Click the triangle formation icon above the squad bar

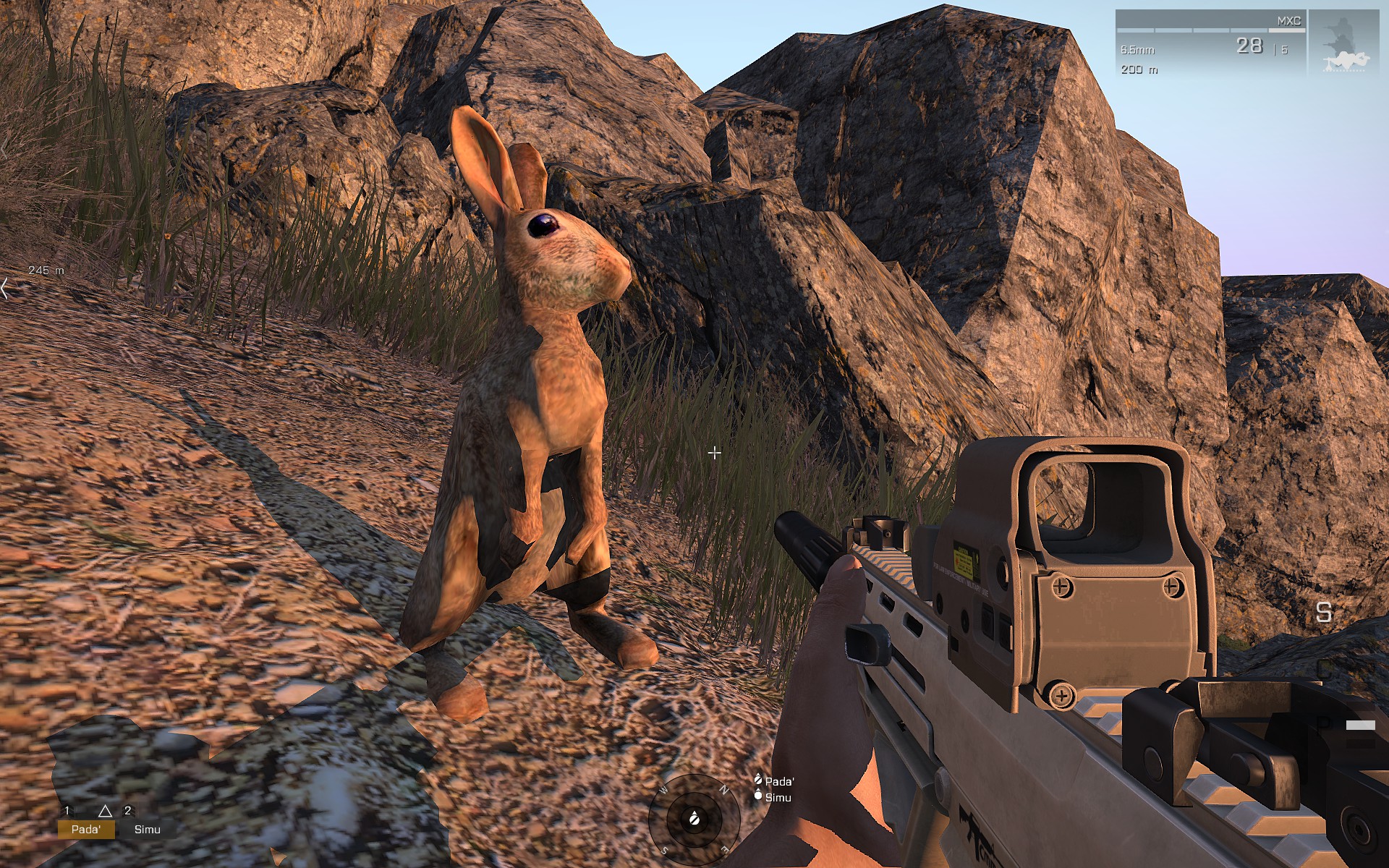[105, 811]
